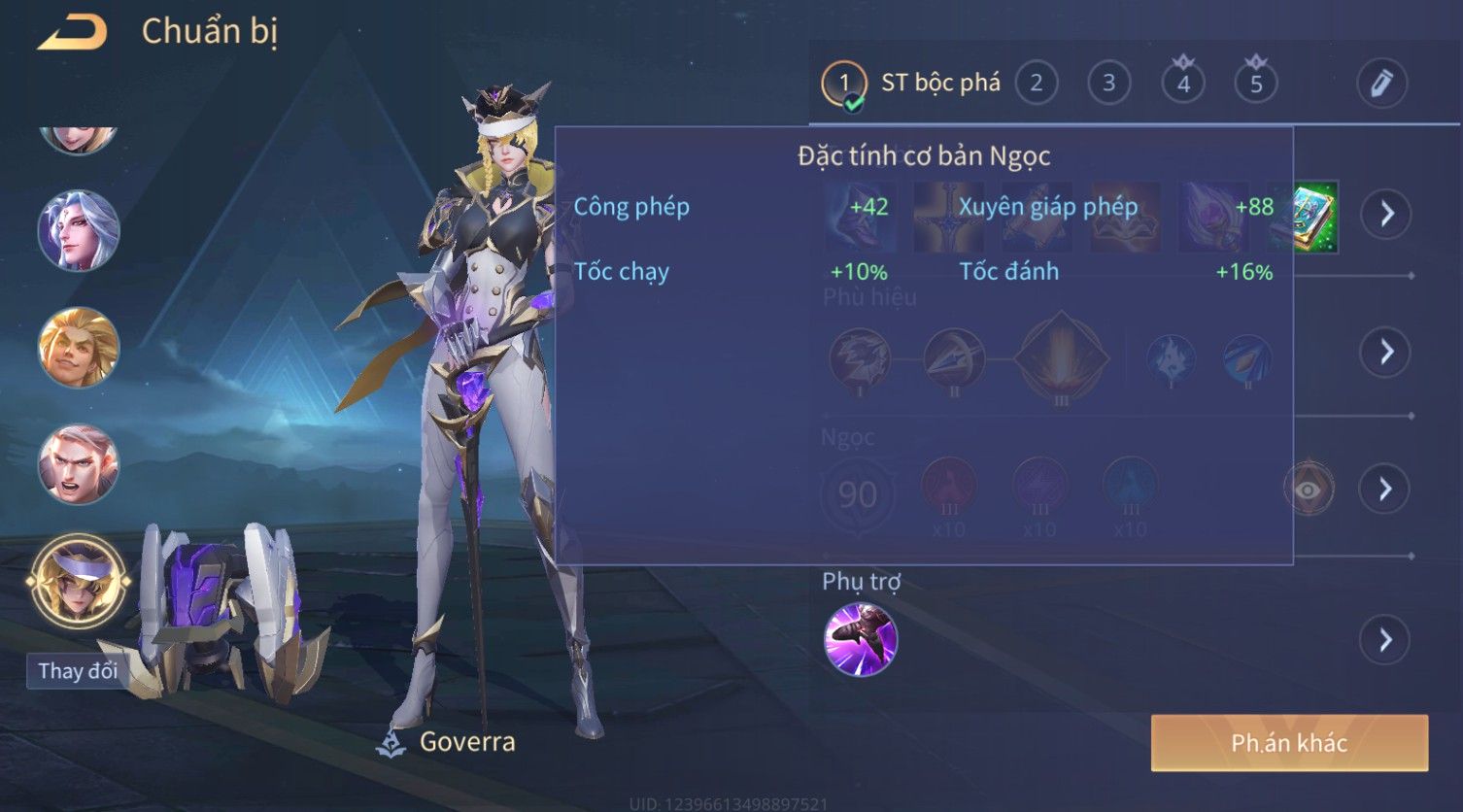Choose build preset 4
Image resolution: width=1463 pixels, height=812 pixels.
click(x=1182, y=84)
